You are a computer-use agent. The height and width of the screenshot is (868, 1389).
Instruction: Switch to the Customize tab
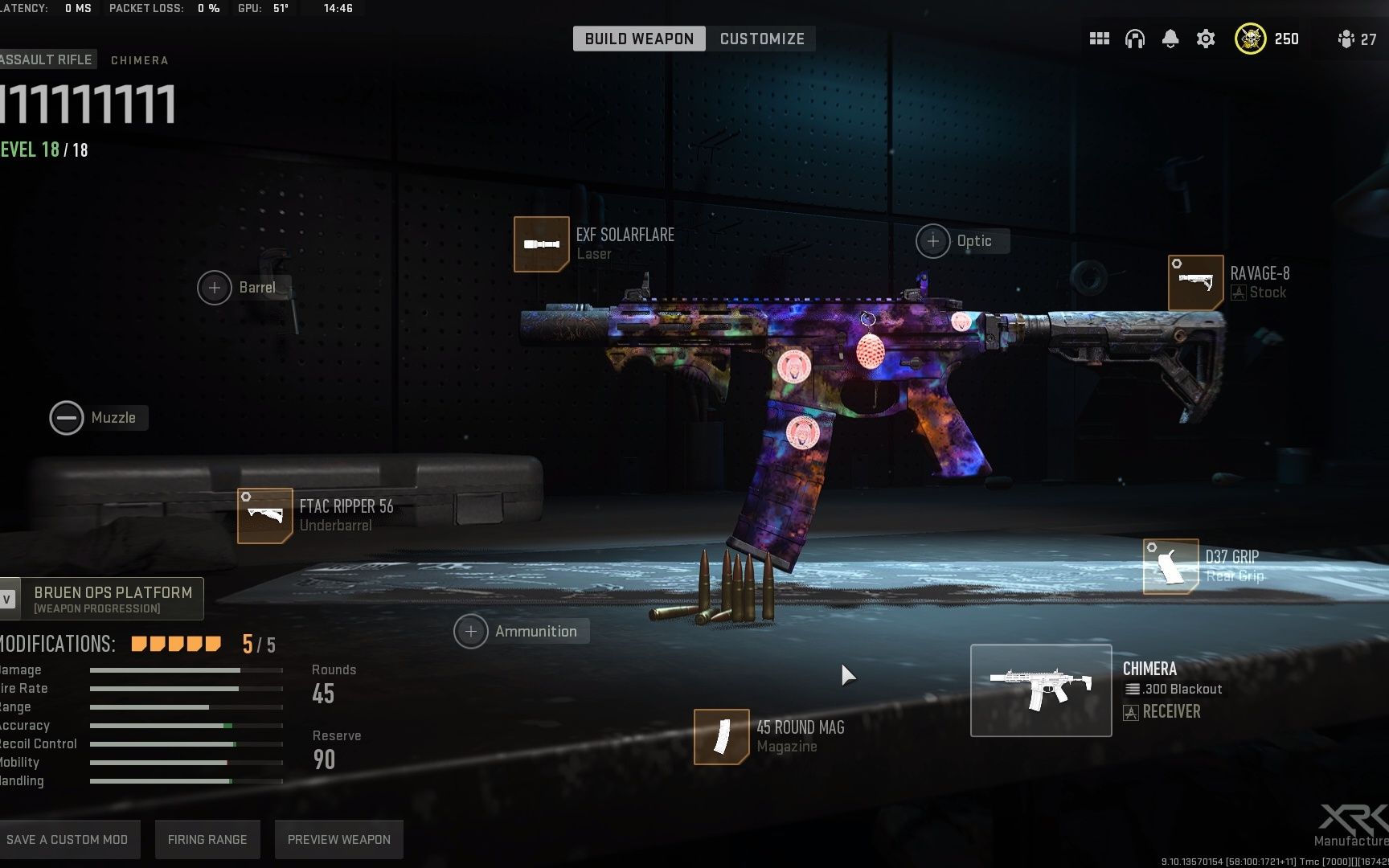761,39
